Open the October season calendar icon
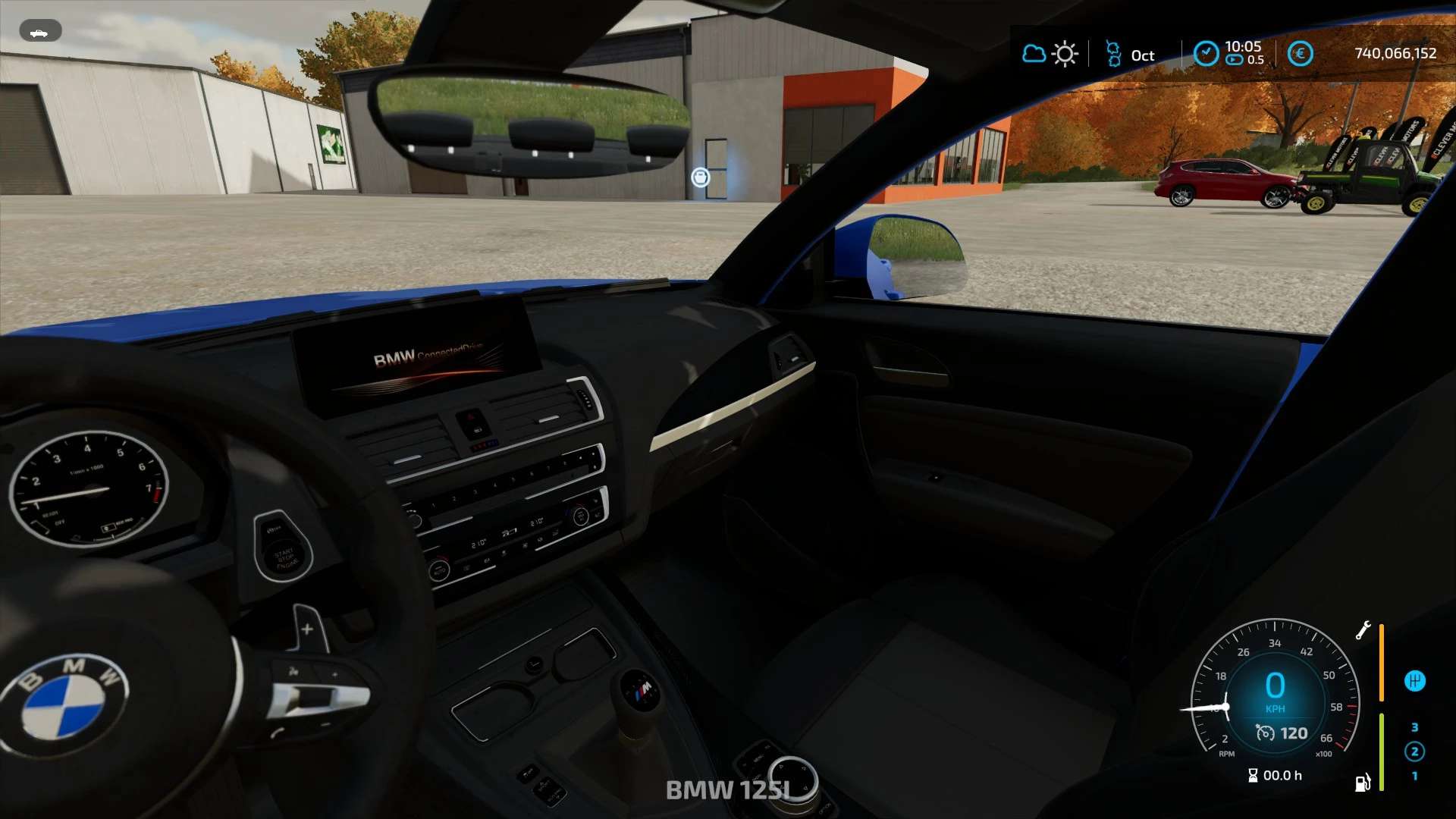Viewport: 1456px width, 819px height. coord(1113,54)
